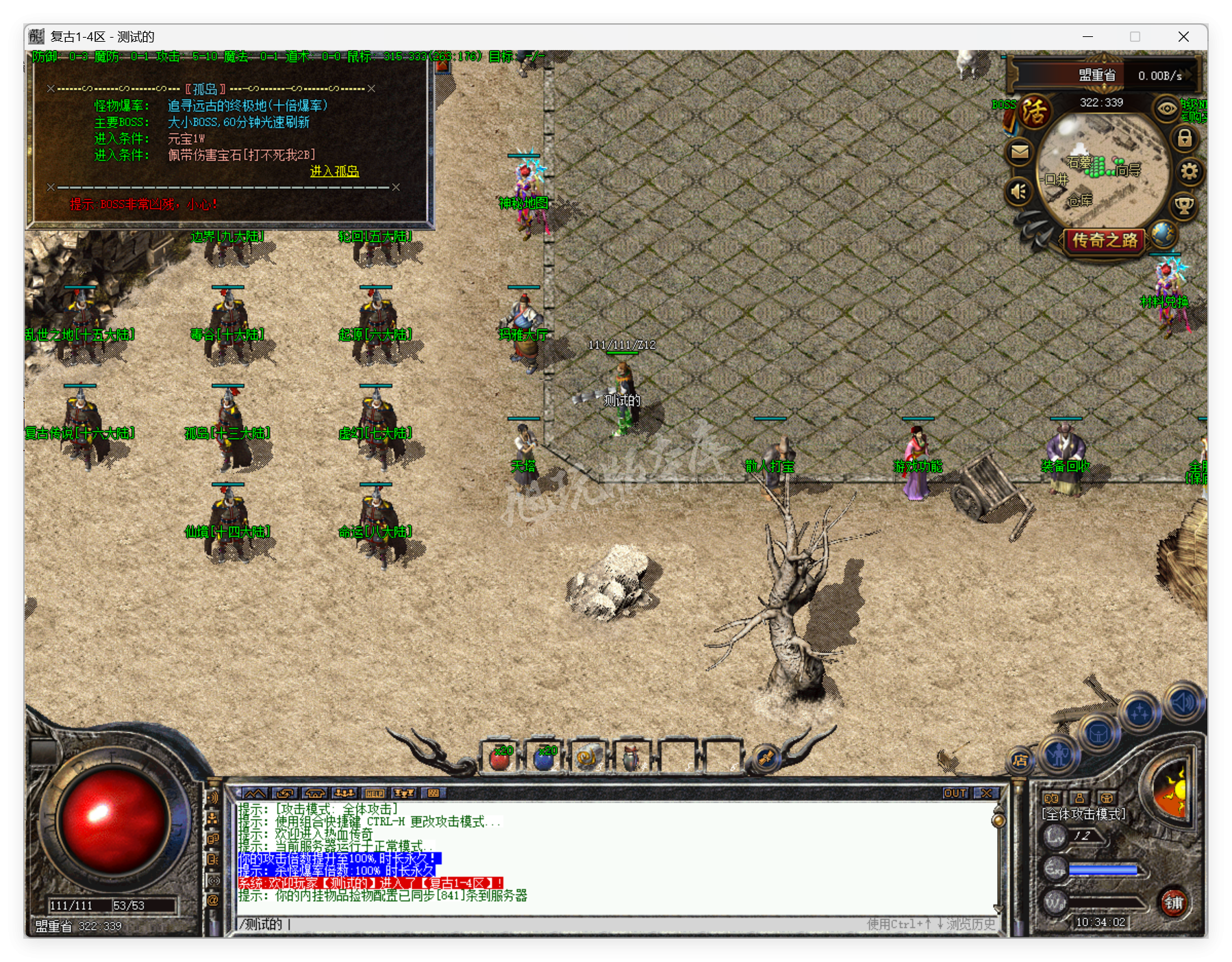
Task: Open the inventory bag icon in bottom right
Action: click(x=1099, y=733)
